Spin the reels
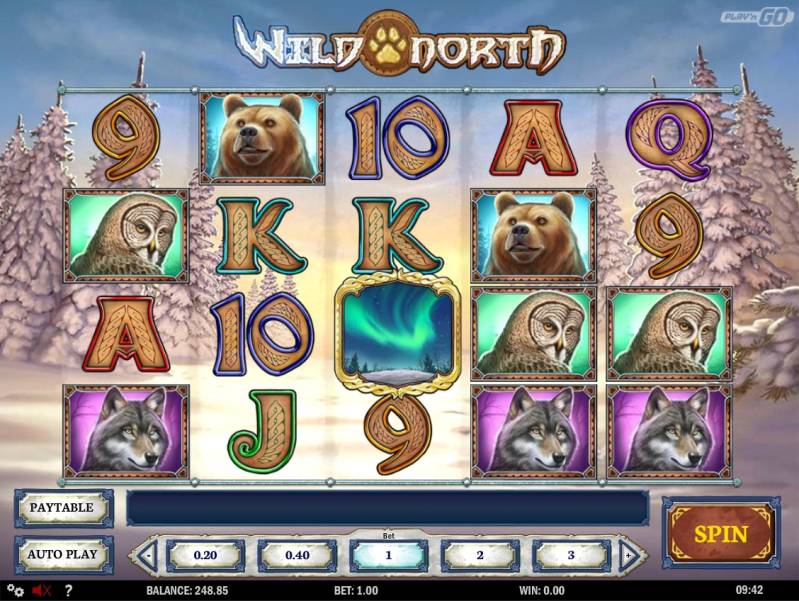The image size is (799, 601). pyautogui.click(x=720, y=533)
